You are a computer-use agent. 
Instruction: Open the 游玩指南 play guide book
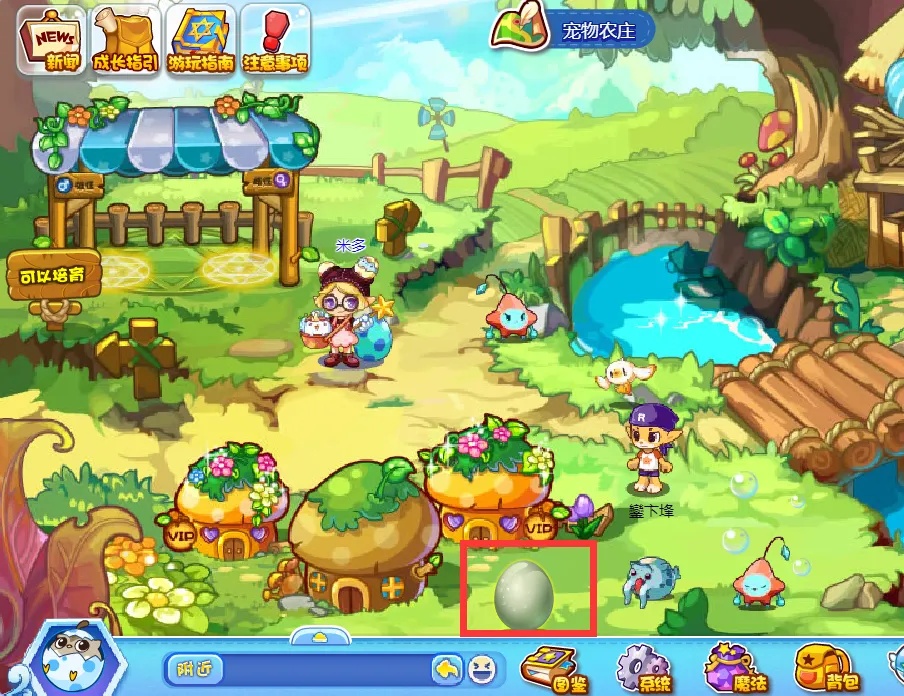pos(202,42)
